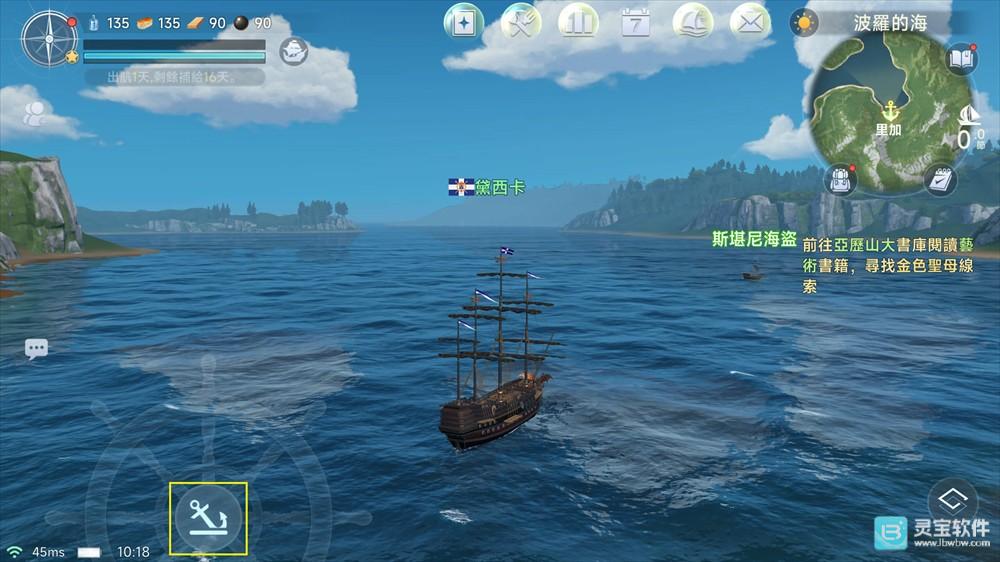
Task: Open the sailing ship menu icon
Action: [693, 22]
